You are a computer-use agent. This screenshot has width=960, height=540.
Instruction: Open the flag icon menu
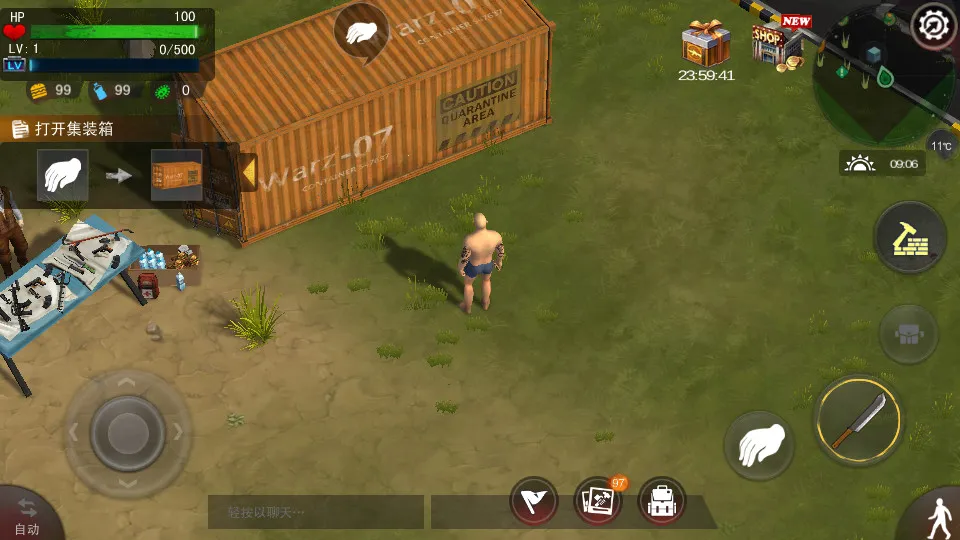point(534,501)
